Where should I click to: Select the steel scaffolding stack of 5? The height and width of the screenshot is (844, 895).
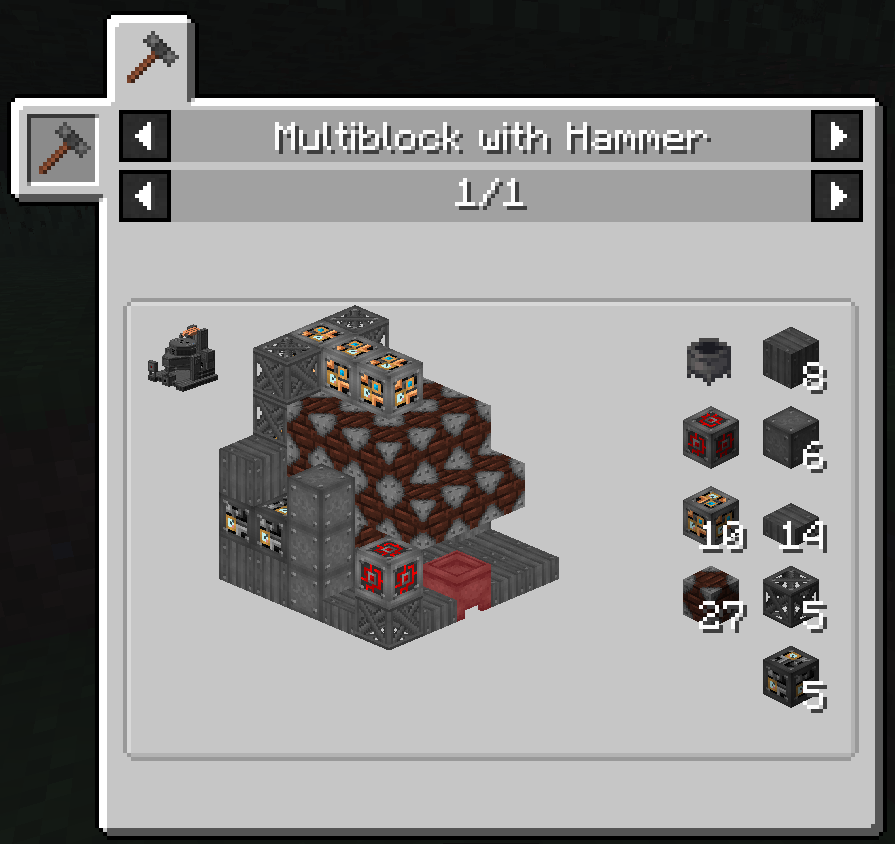point(791,597)
